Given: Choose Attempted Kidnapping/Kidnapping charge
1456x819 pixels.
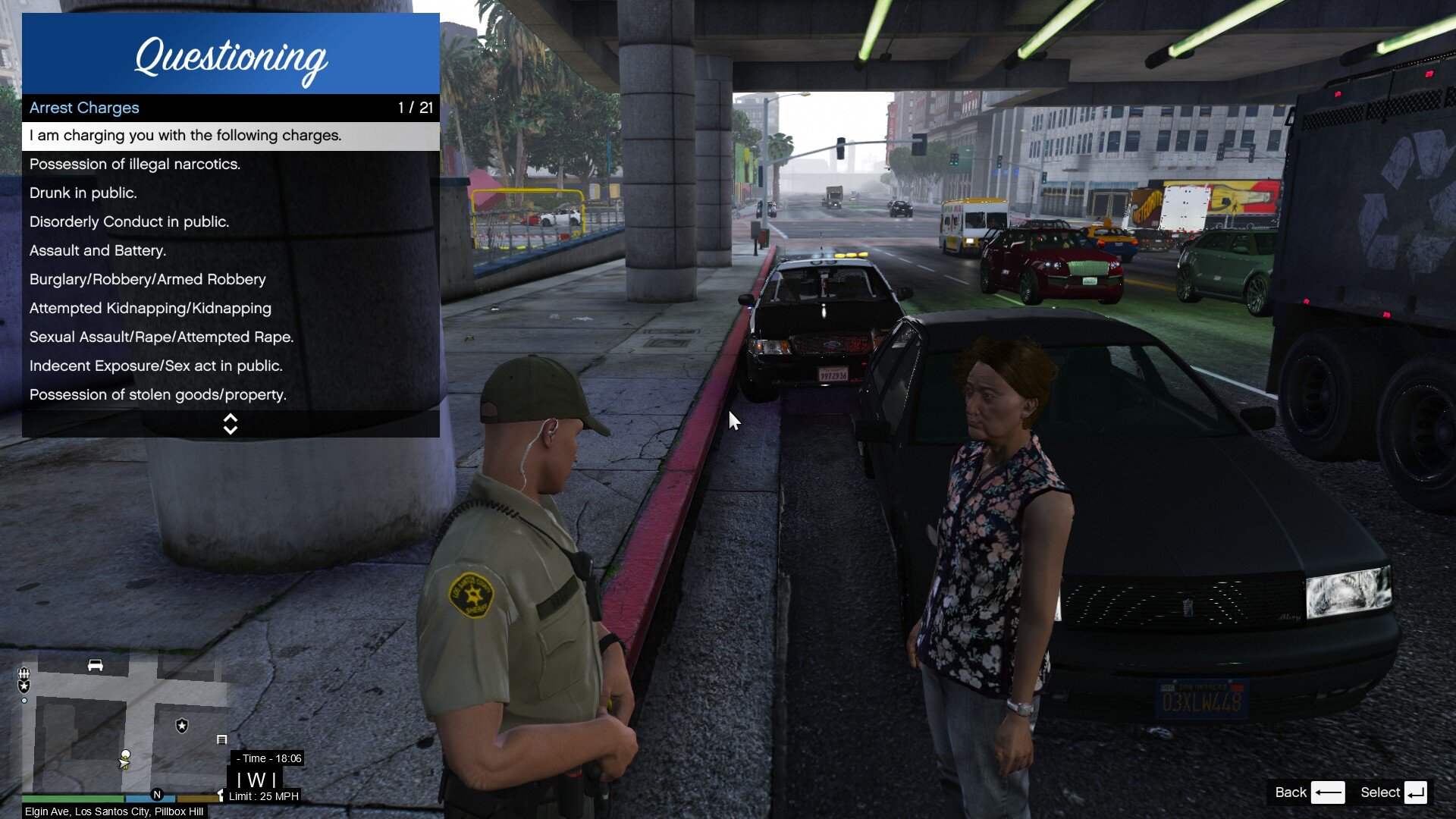Looking at the screenshot, I should click(231, 309).
